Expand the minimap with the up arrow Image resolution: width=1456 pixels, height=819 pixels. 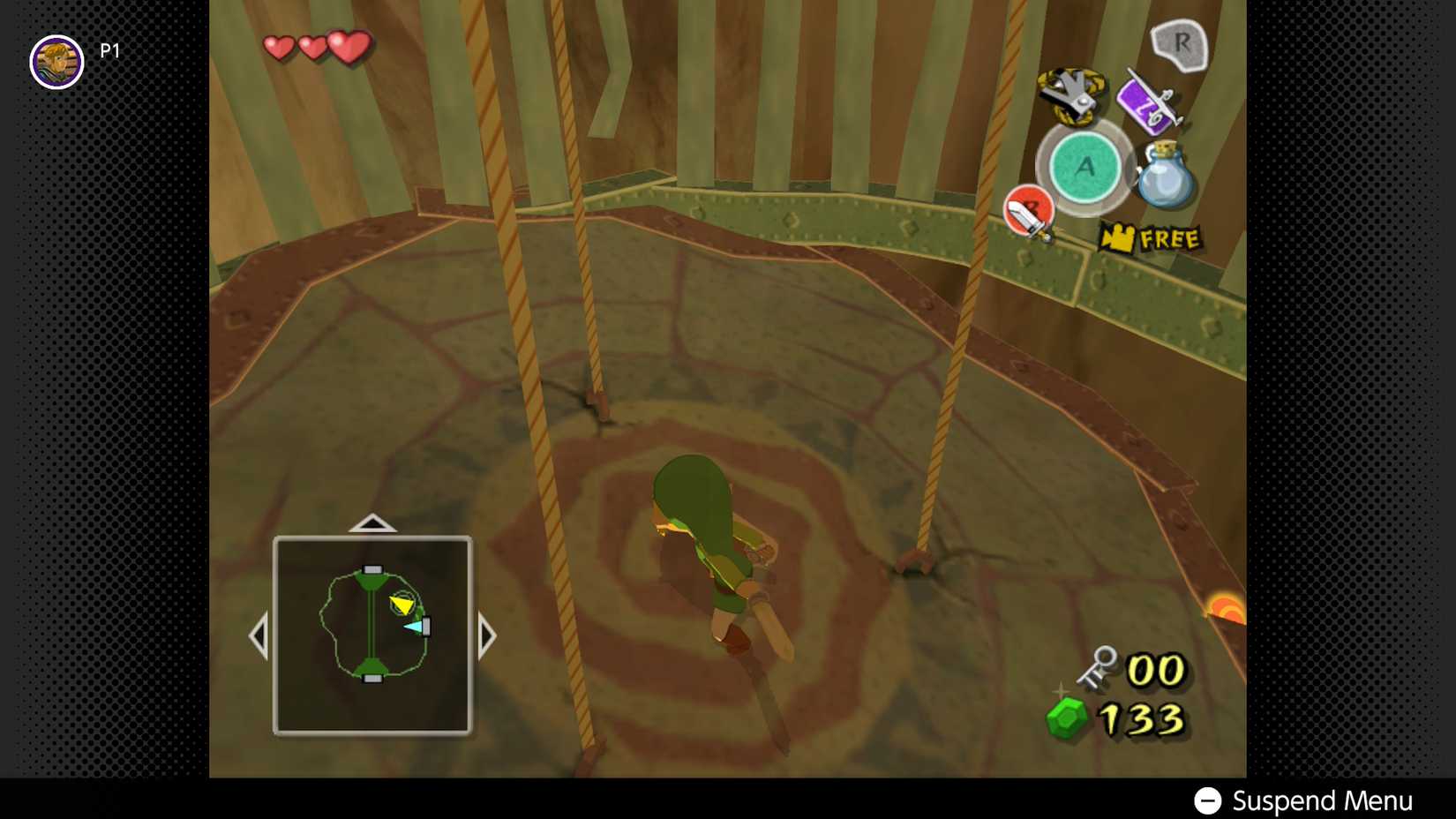coord(374,522)
